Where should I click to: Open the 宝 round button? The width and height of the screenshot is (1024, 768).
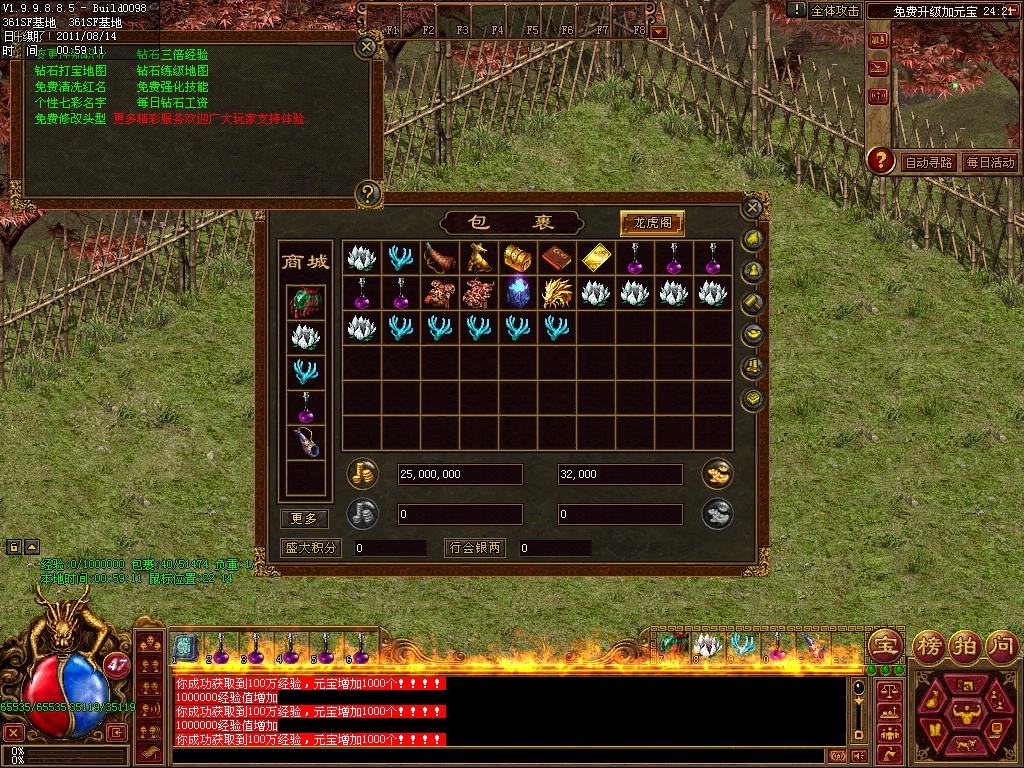pyautogui.click(x=883, y=644)
